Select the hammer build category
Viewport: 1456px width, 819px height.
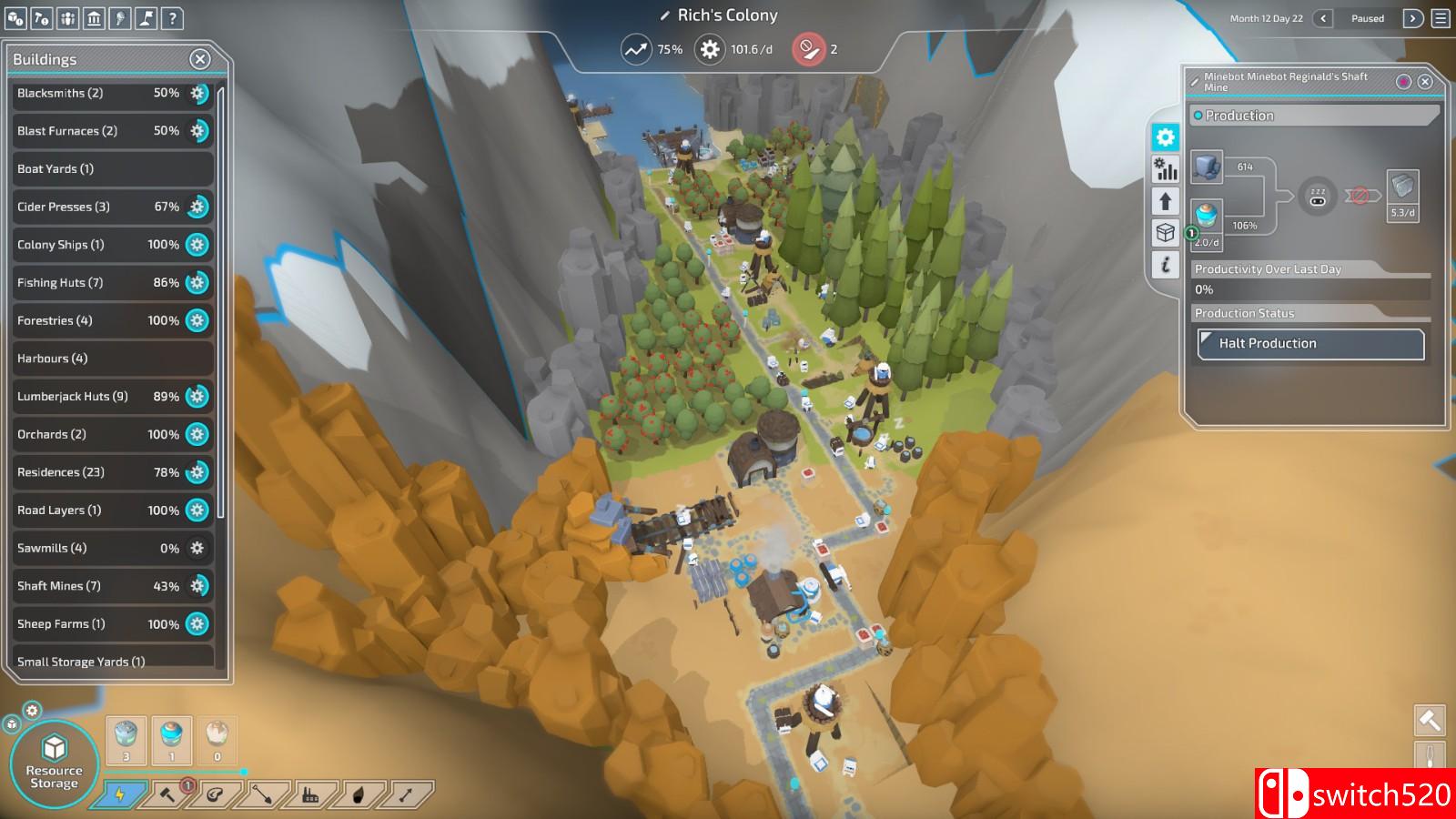[x=167, y=794]
